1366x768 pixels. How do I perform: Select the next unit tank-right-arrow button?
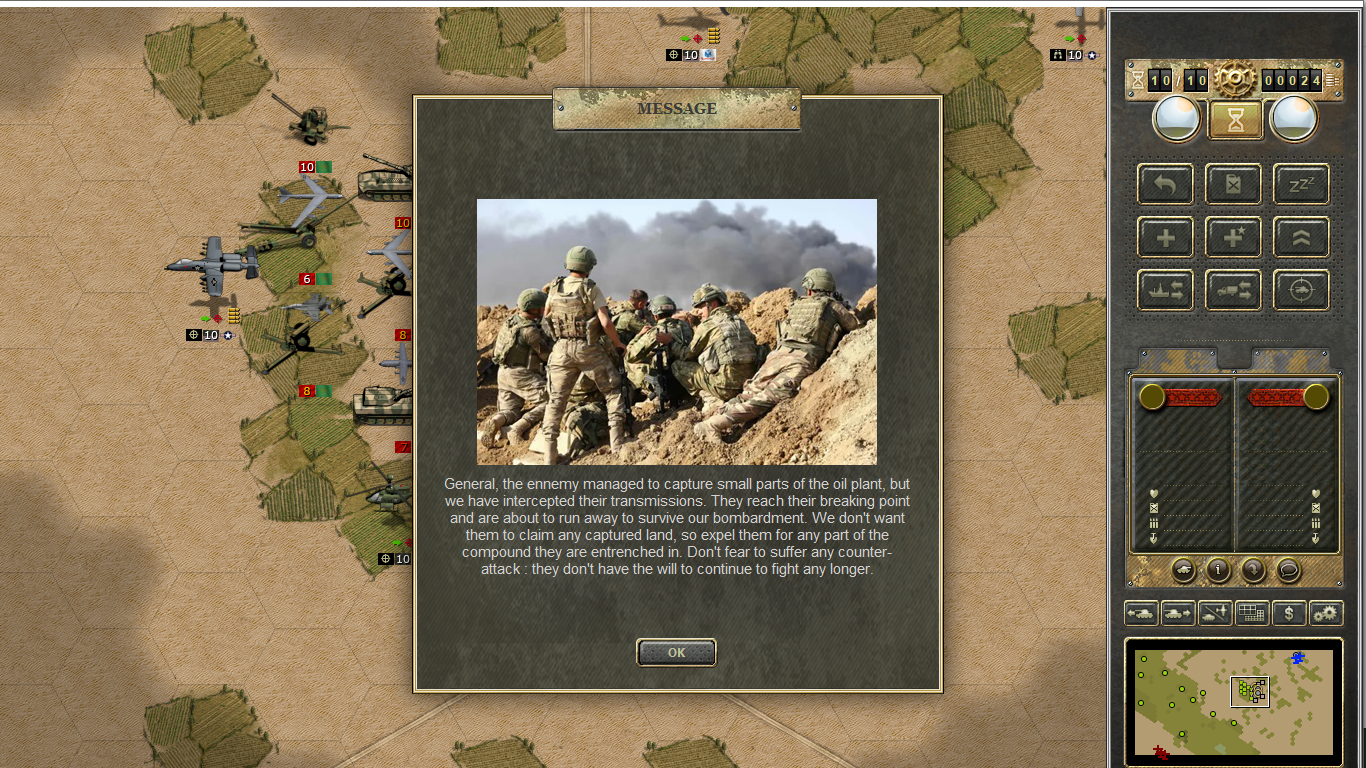click(1178, 613)
